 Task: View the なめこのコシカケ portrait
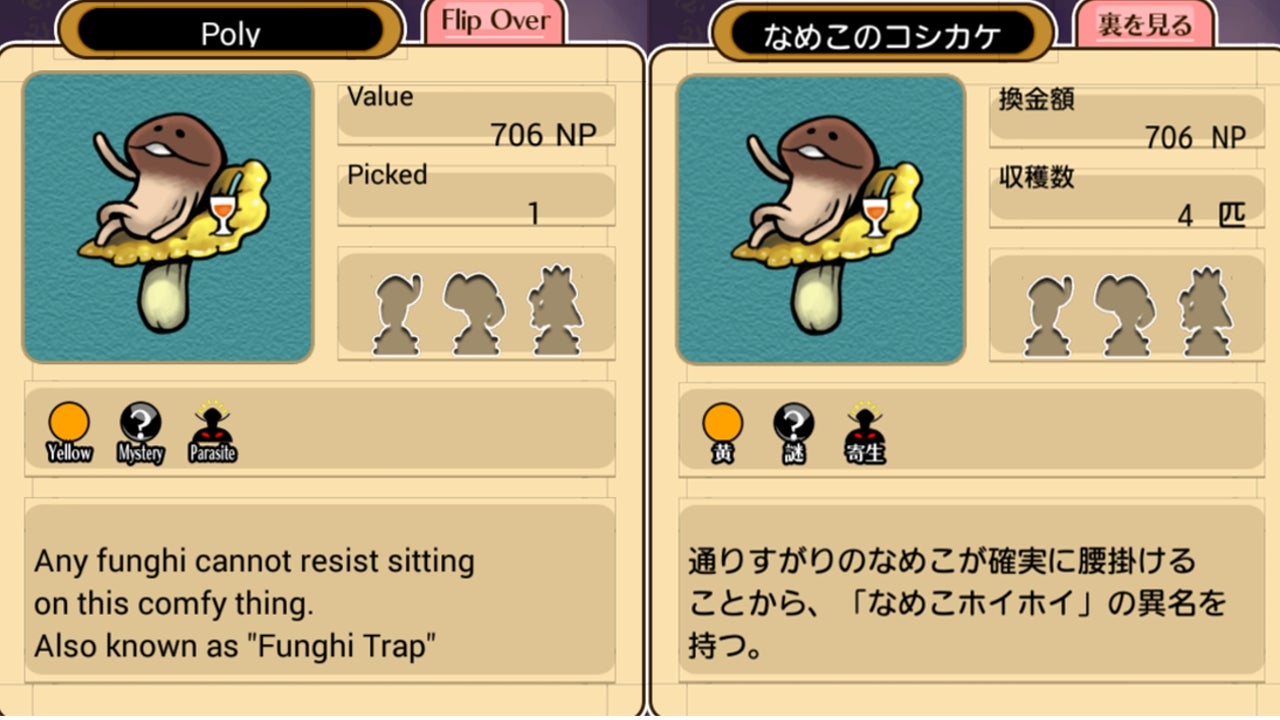point(821,219)
